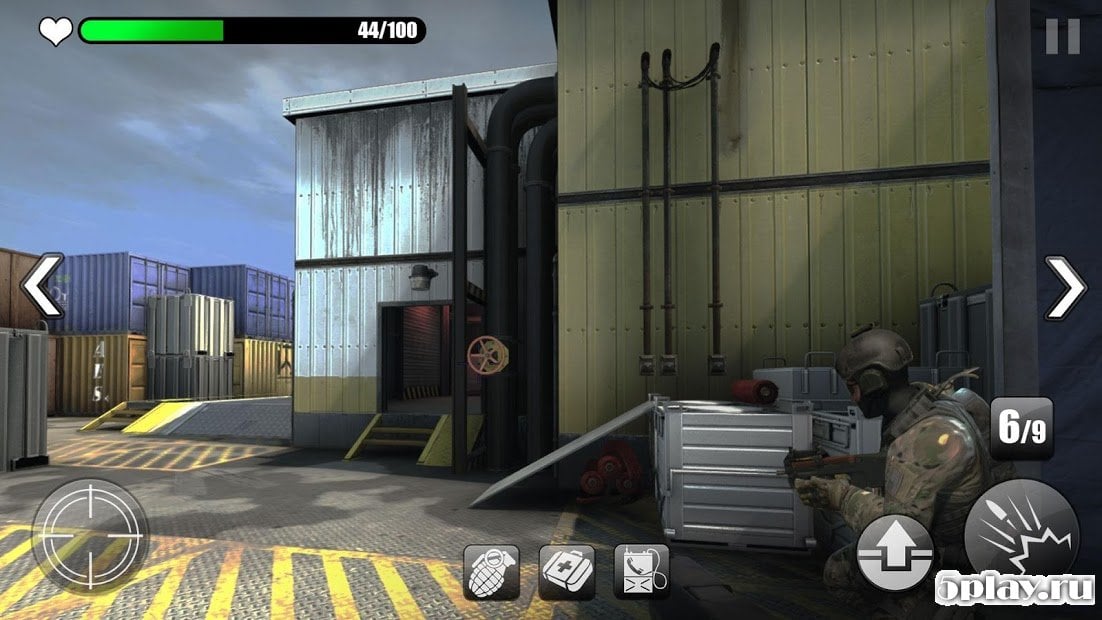Use the medkit item icon
Viewport: 1102px width, 620px height.
click(566, 571)
